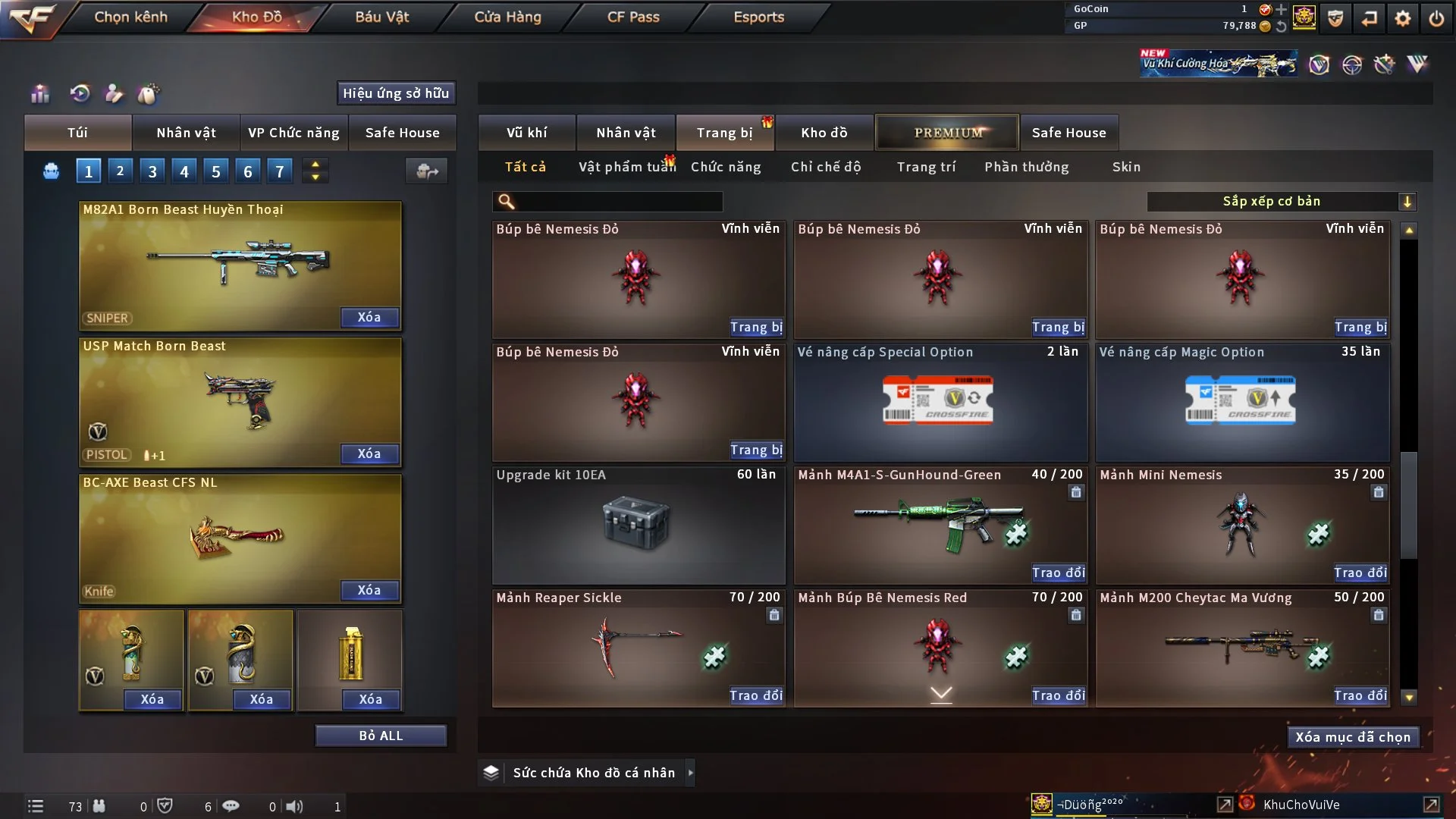The height and width of the screenshot is (819, 1456).
Task: Open the CF Pass menu
Action: pyautogui.click(x=633, y=17)
